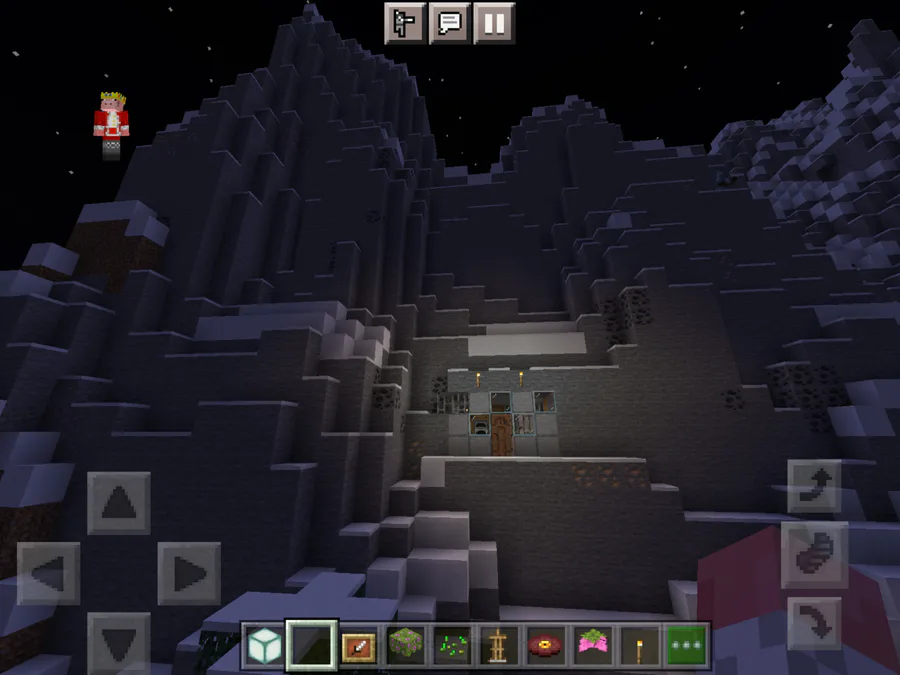Open the inventory with the three-dots button
Image resolution: width=900 pixels, height=675 pixels.
pos(688,645)
